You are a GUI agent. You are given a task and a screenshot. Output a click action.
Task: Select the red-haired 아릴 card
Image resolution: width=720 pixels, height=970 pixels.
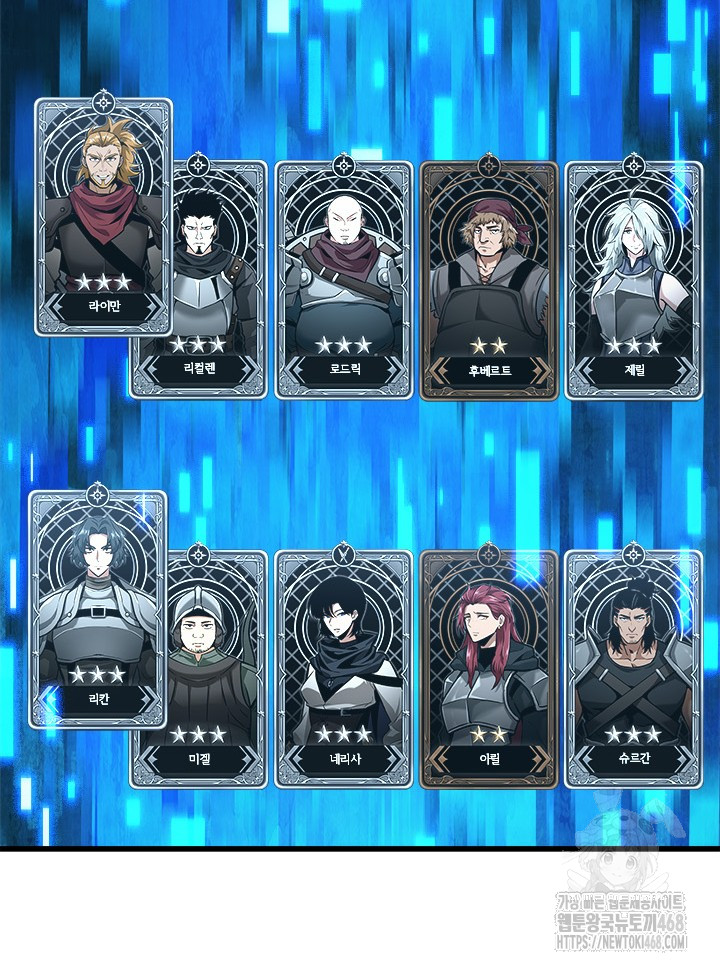click(489, 670)
